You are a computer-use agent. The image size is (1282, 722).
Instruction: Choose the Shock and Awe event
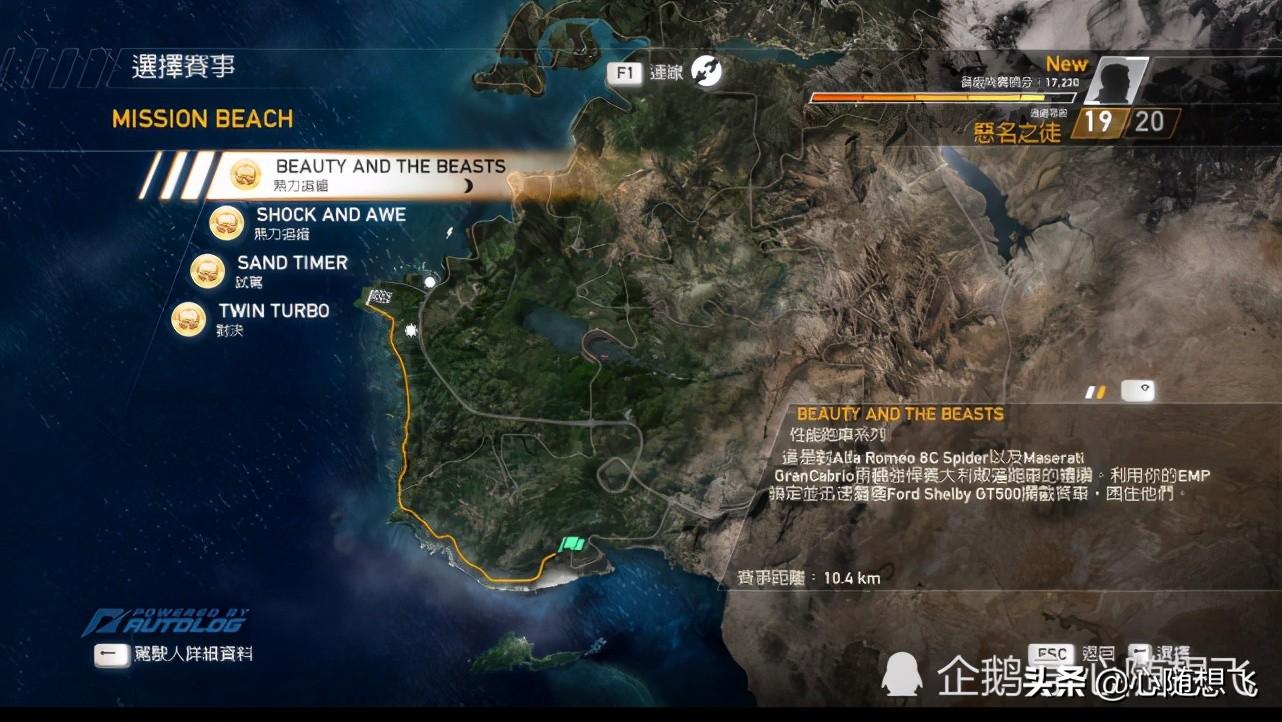click(330, 216)
